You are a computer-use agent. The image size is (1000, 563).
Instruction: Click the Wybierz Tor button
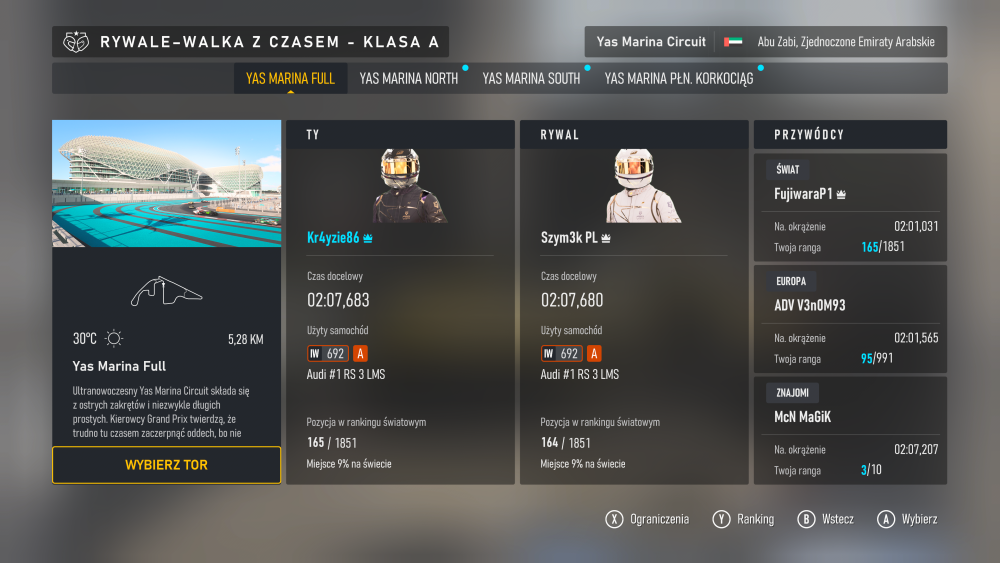(166, 465)
